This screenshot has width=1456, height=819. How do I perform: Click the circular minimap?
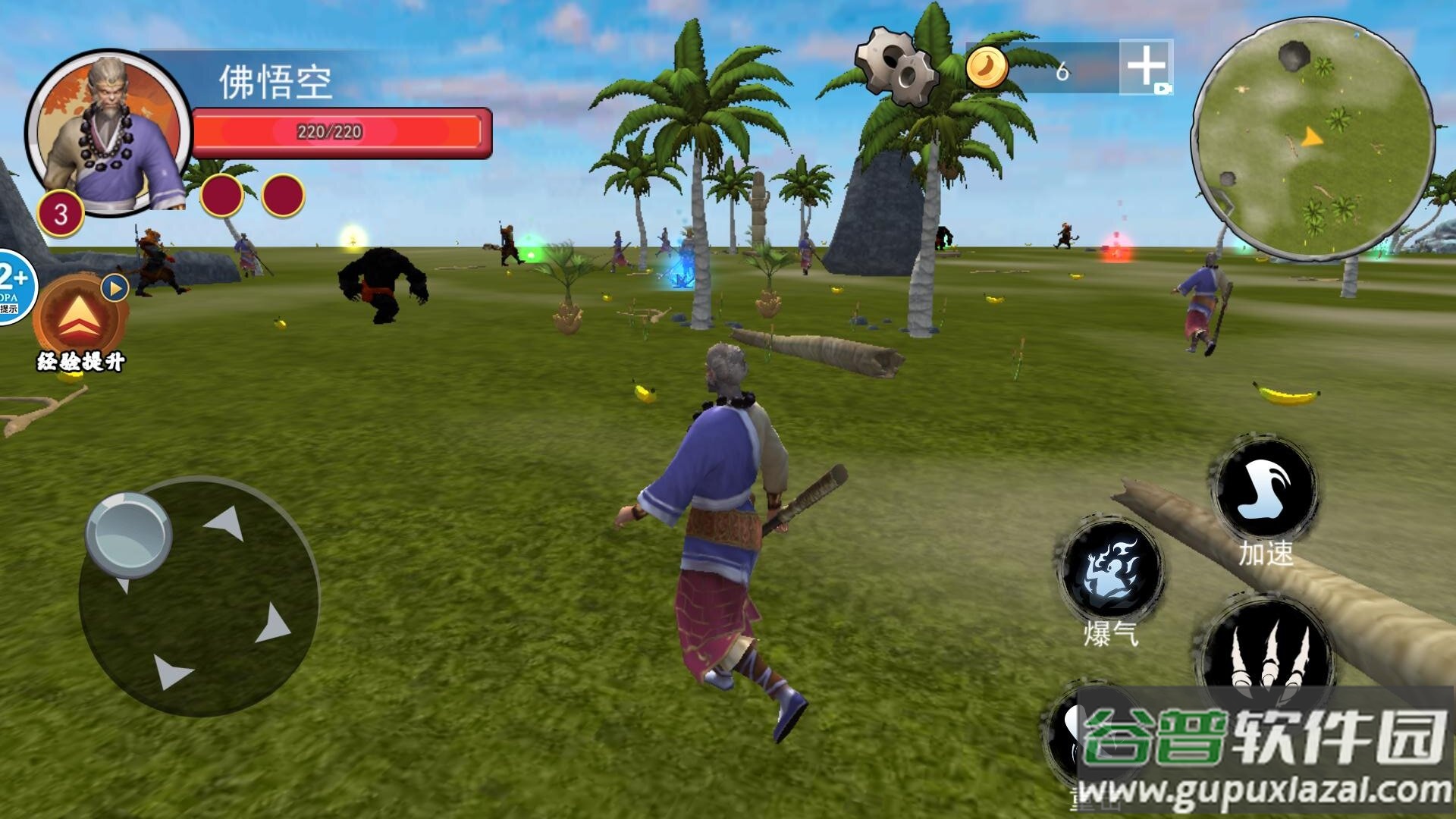pyautogui.click(x=1312, y=138)
